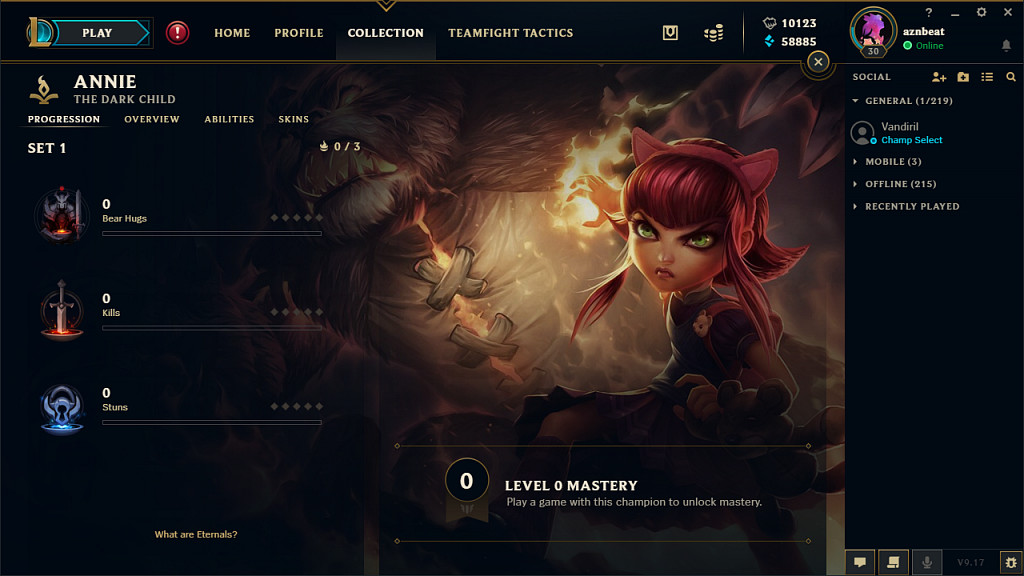The image size is (1024, 576).
Task: Close the Annie champion details panel
Action: pyautogui.click(x=818, y=62)
